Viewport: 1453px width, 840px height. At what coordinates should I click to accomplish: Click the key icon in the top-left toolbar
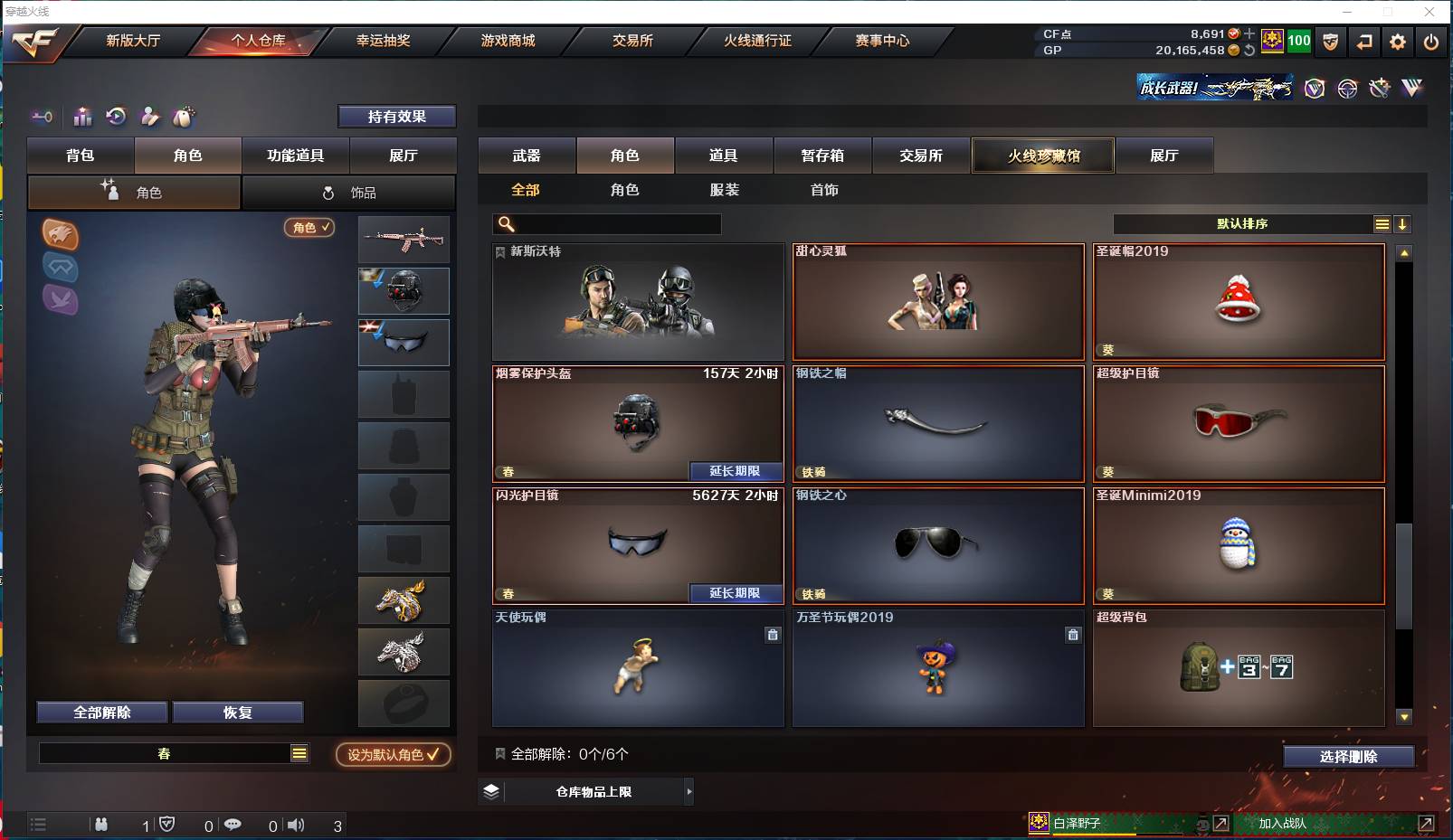pyautogui.click(x=42, y=117)
